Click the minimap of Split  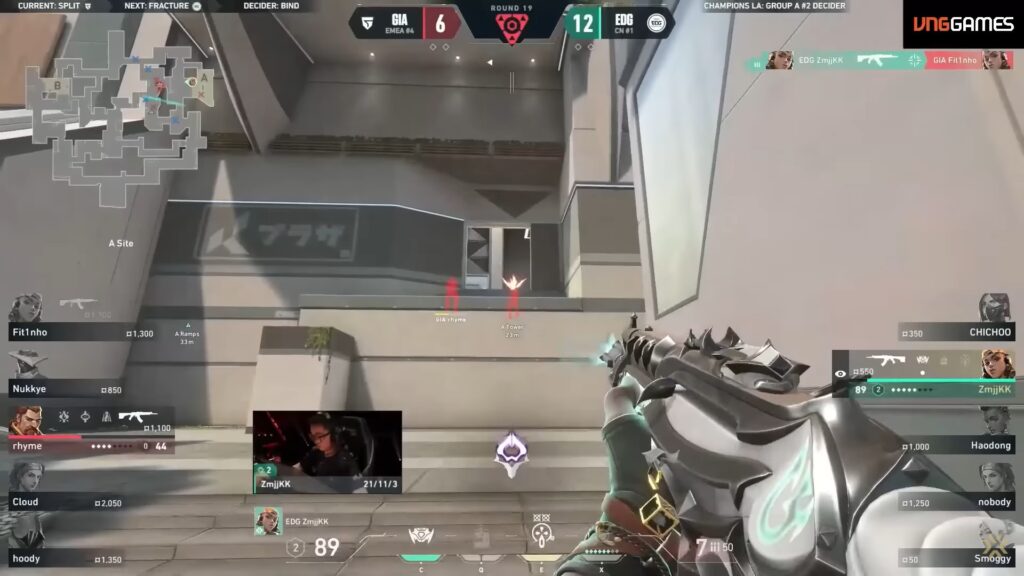[121, 113]
